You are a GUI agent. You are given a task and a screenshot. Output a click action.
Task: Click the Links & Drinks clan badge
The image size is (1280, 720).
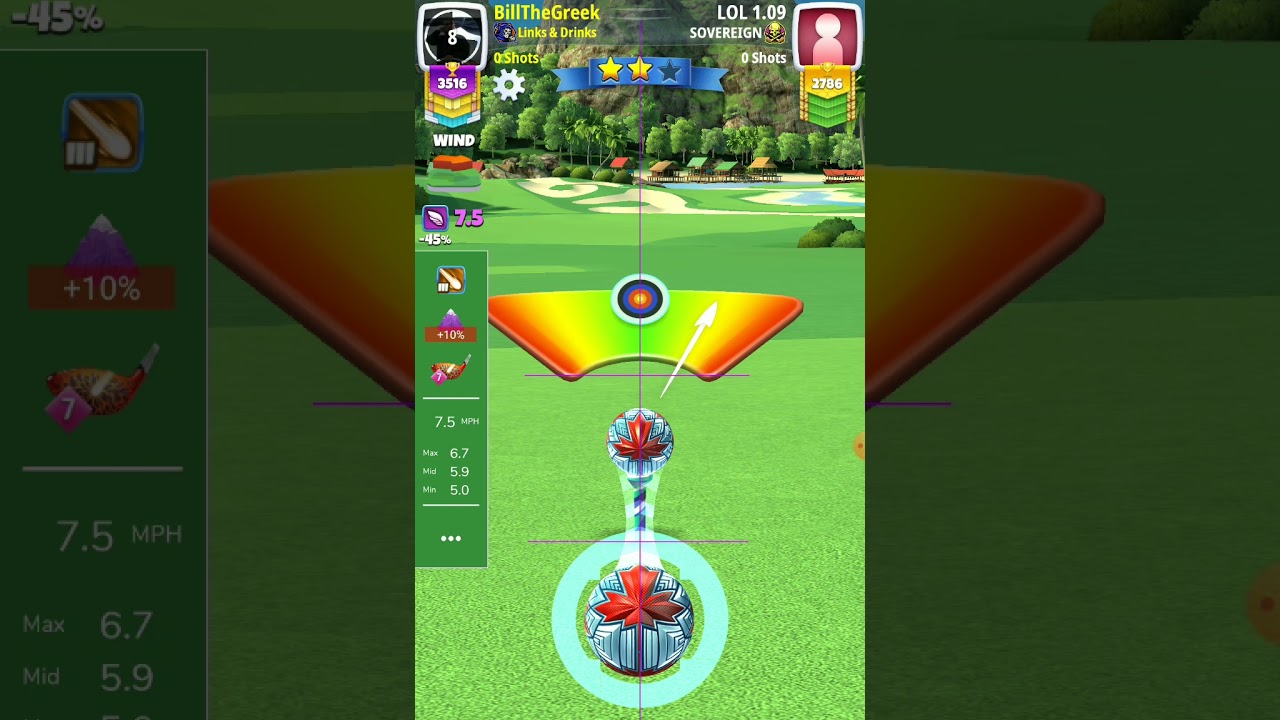(505, 33)
